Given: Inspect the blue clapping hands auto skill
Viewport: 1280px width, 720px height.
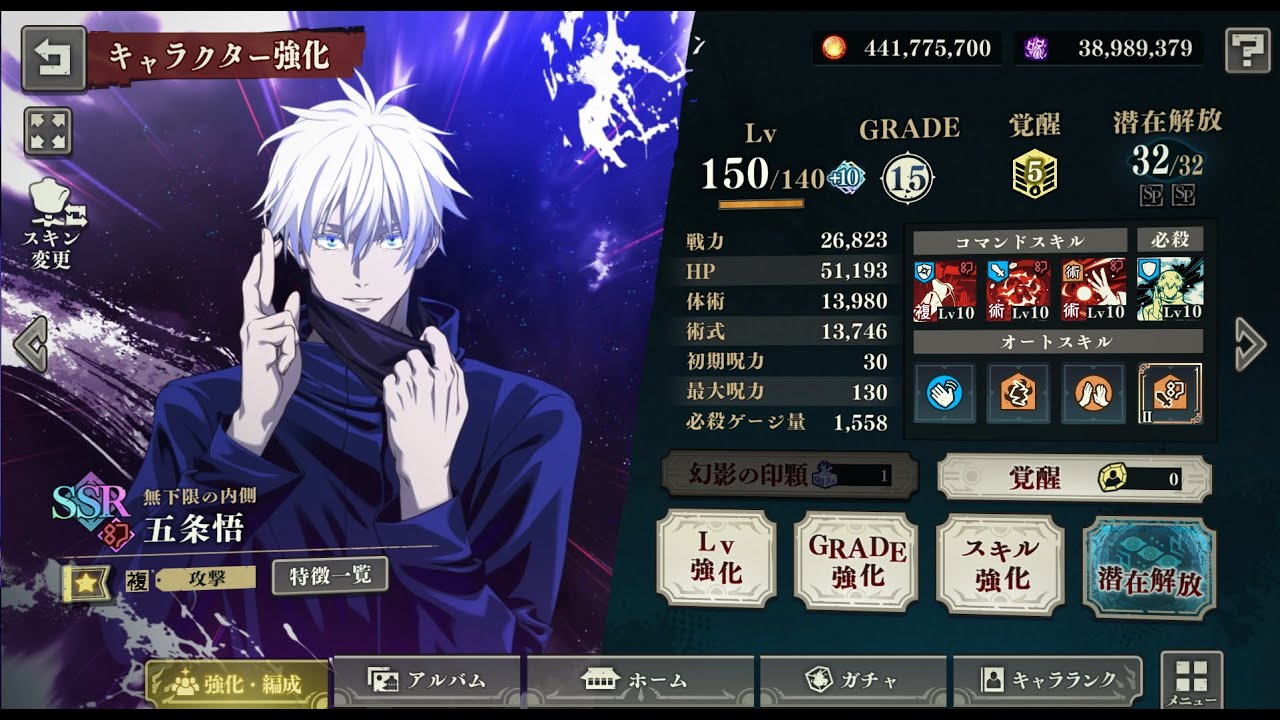Looking at the screenshot, I should tap(943, 392).
